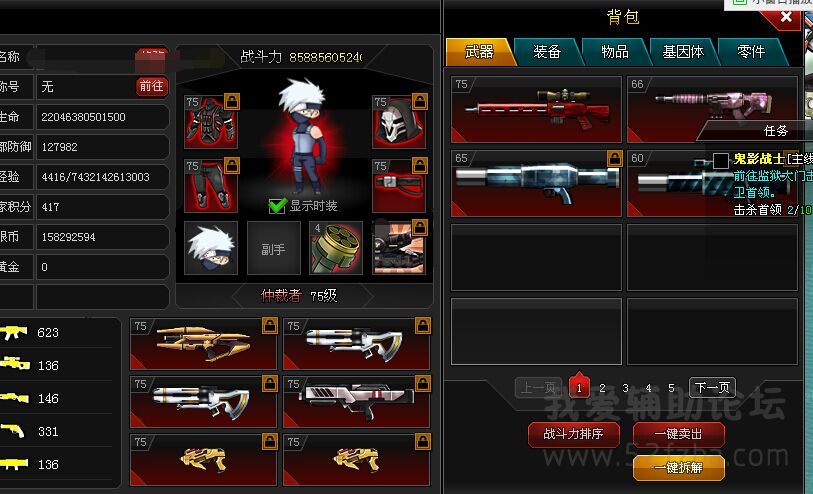Select the skull mask equipment slot
The width and height of the screenshot is (813, 494).
(x=394, y=122)
